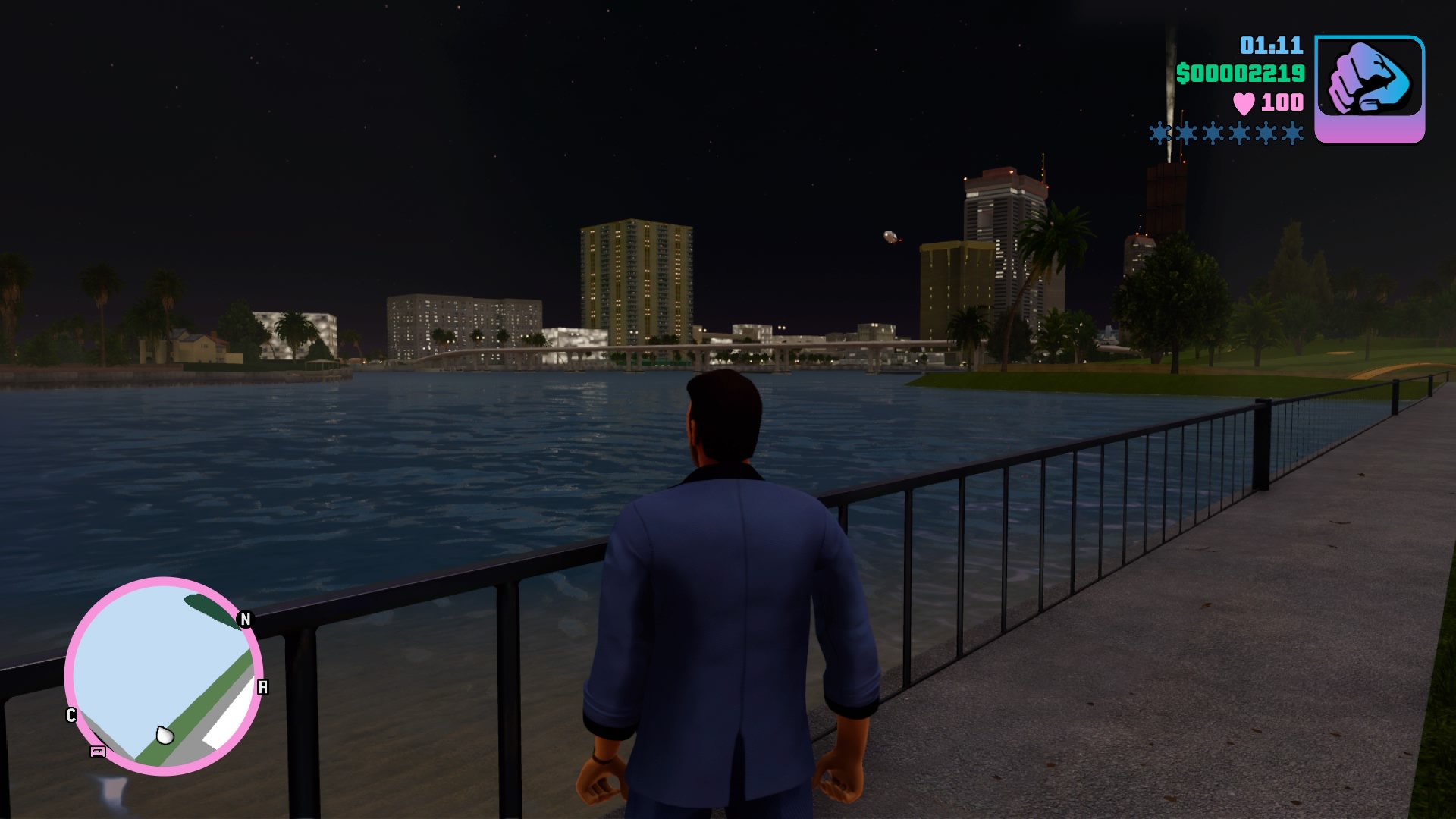Select the C blip on the minimap edge
Screen dimensions: 1456x819
click(71, 715)
